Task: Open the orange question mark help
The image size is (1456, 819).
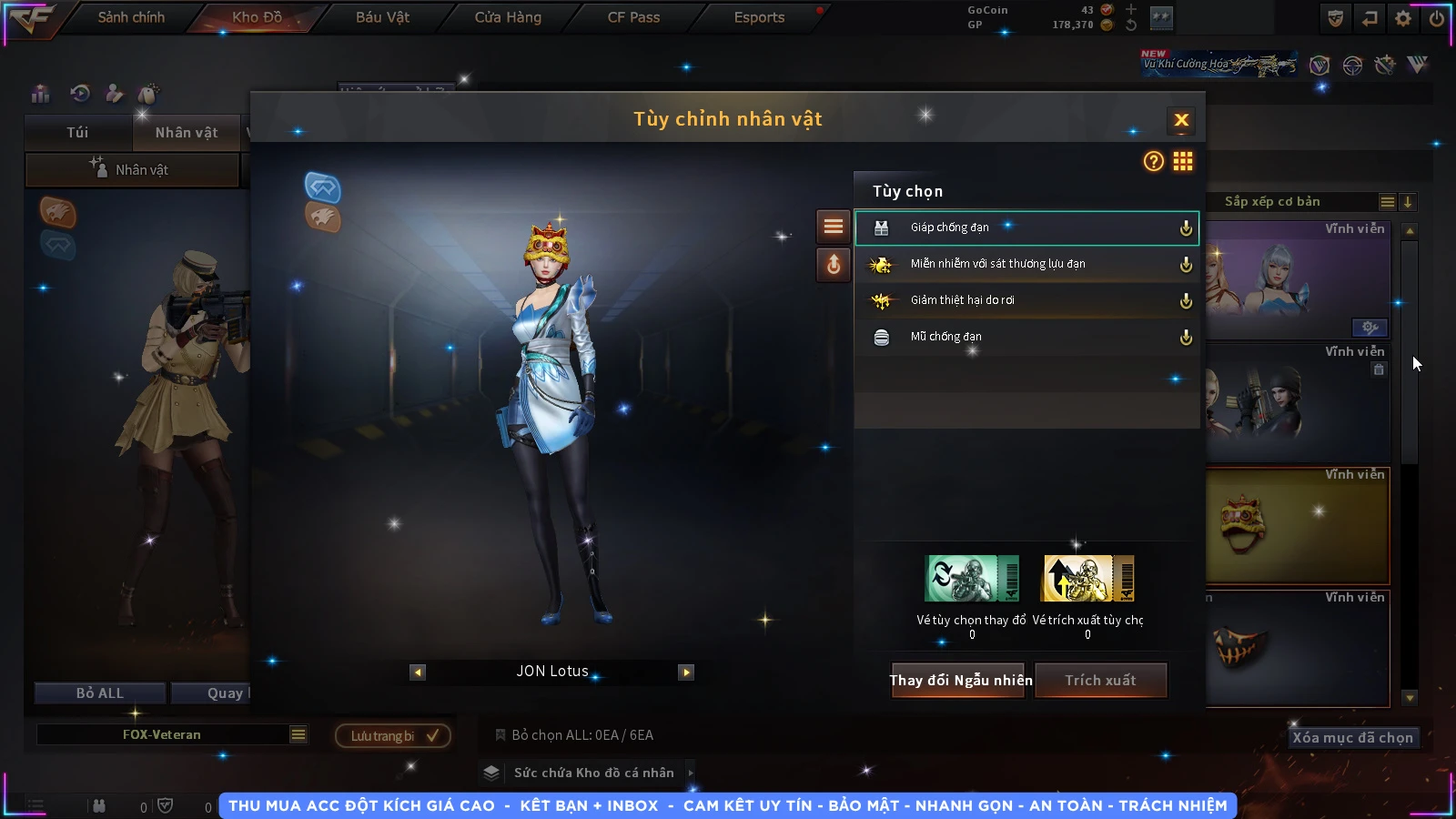Action: point(1154,161)
